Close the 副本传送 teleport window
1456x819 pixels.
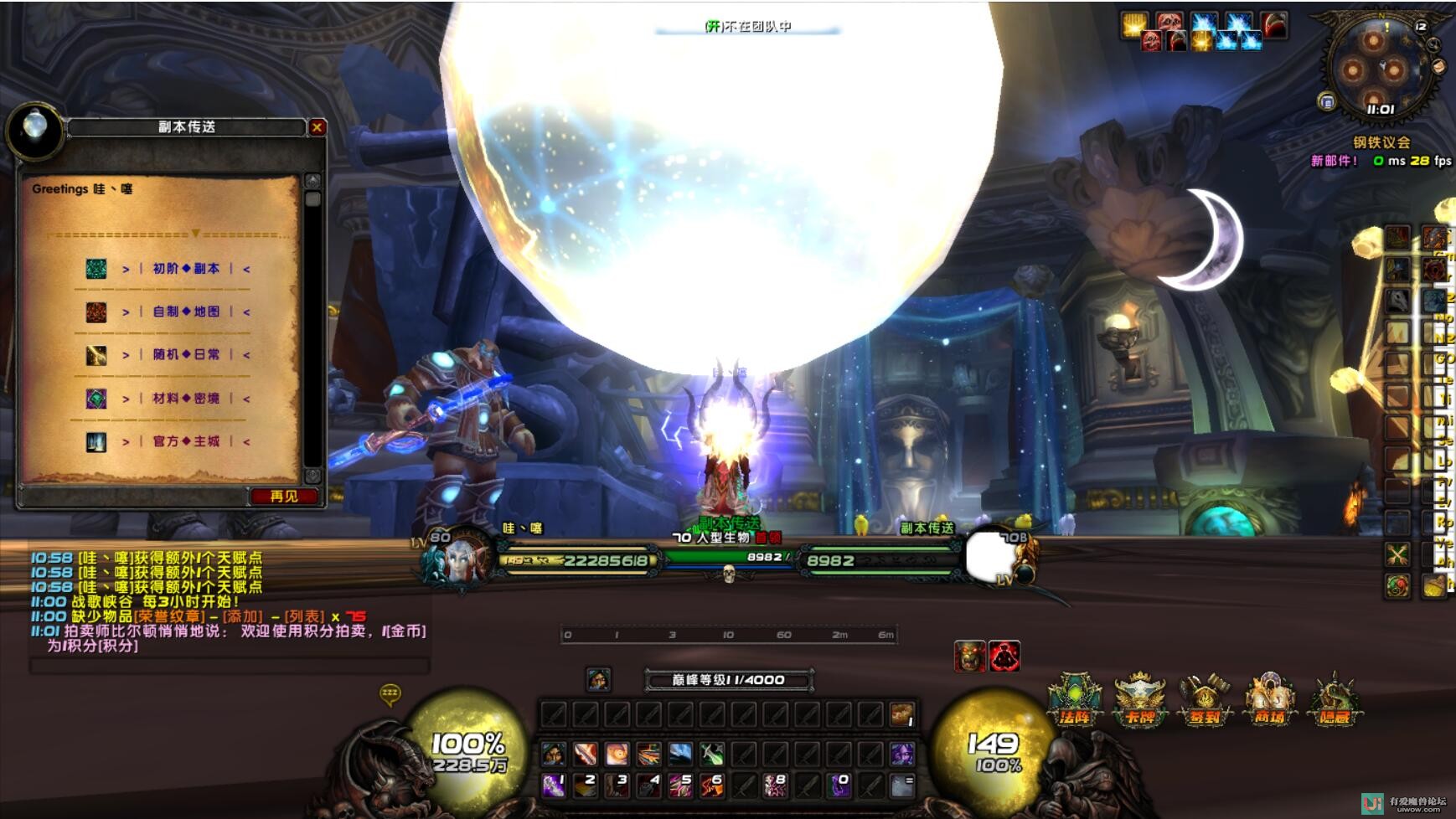(x=317, y=127)
